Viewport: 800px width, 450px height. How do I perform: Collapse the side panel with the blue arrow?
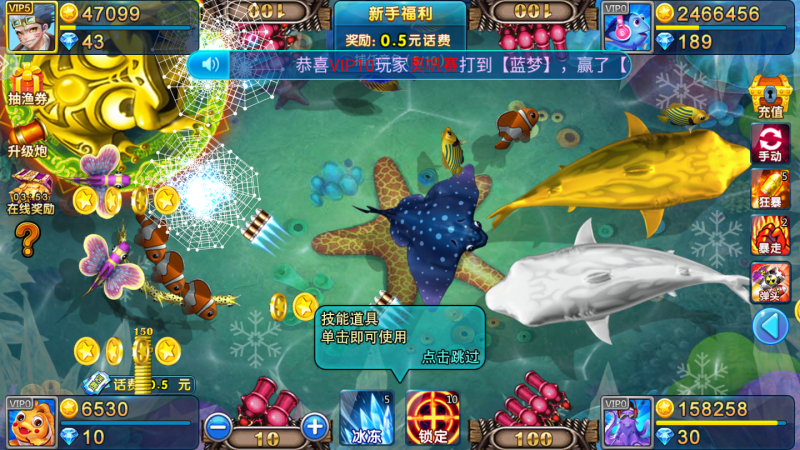pyautogui.click(x=770, y=326)
